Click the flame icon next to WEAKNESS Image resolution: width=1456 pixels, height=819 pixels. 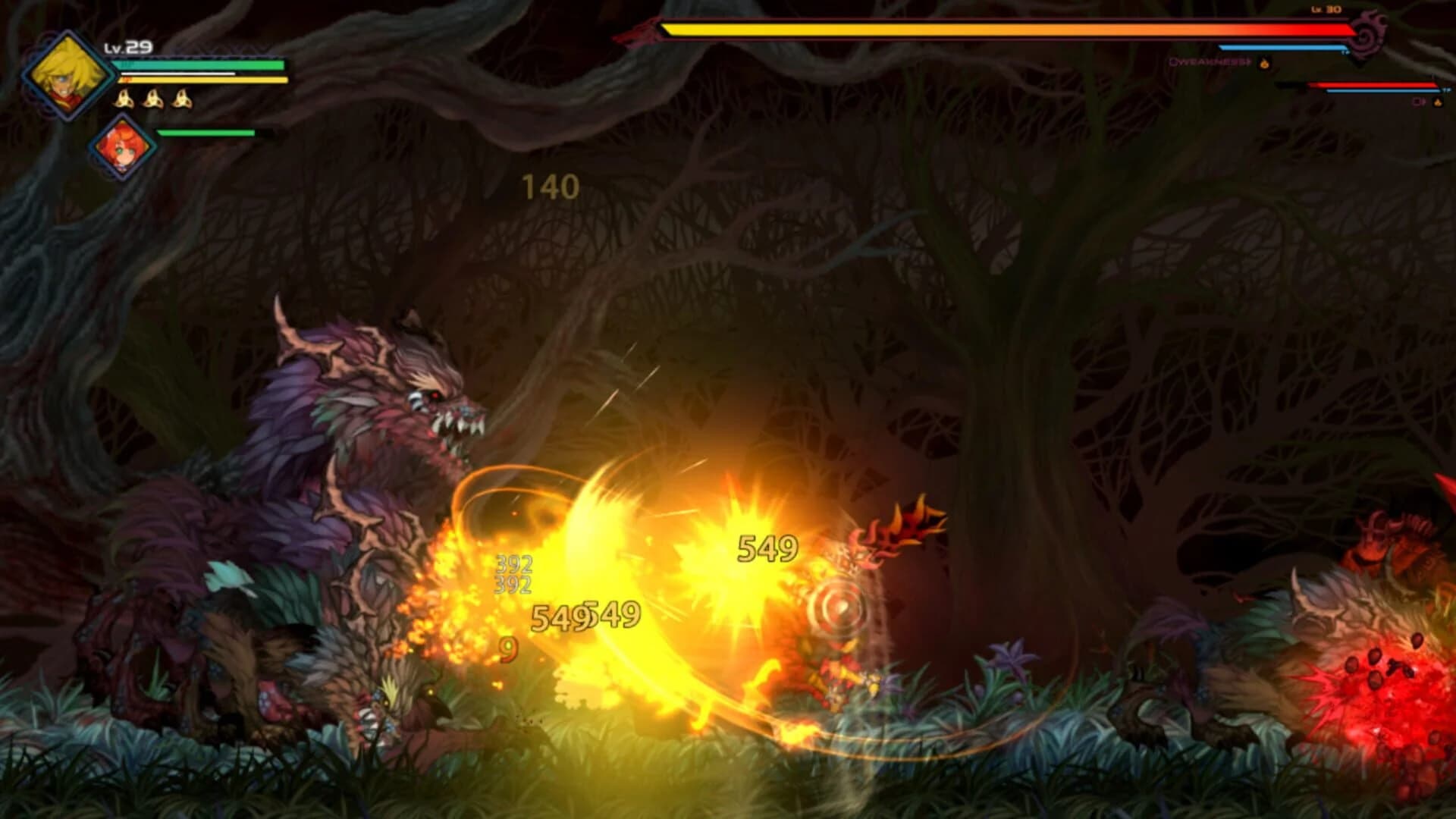pyautogui.click(x=1263, y=64)
